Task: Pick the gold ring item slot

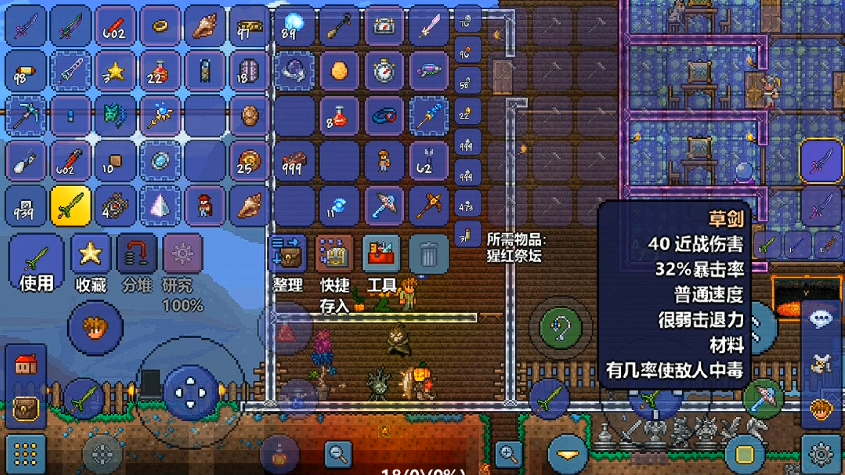Action: (x=160, y=26)
